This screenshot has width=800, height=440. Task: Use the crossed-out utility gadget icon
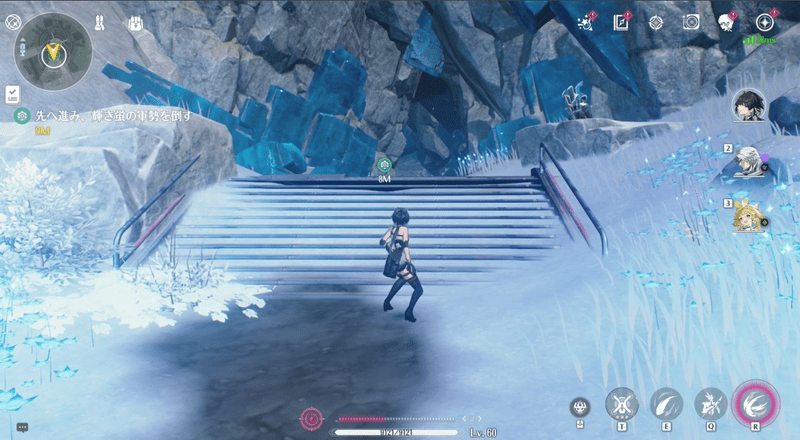(x=622, y=405)
